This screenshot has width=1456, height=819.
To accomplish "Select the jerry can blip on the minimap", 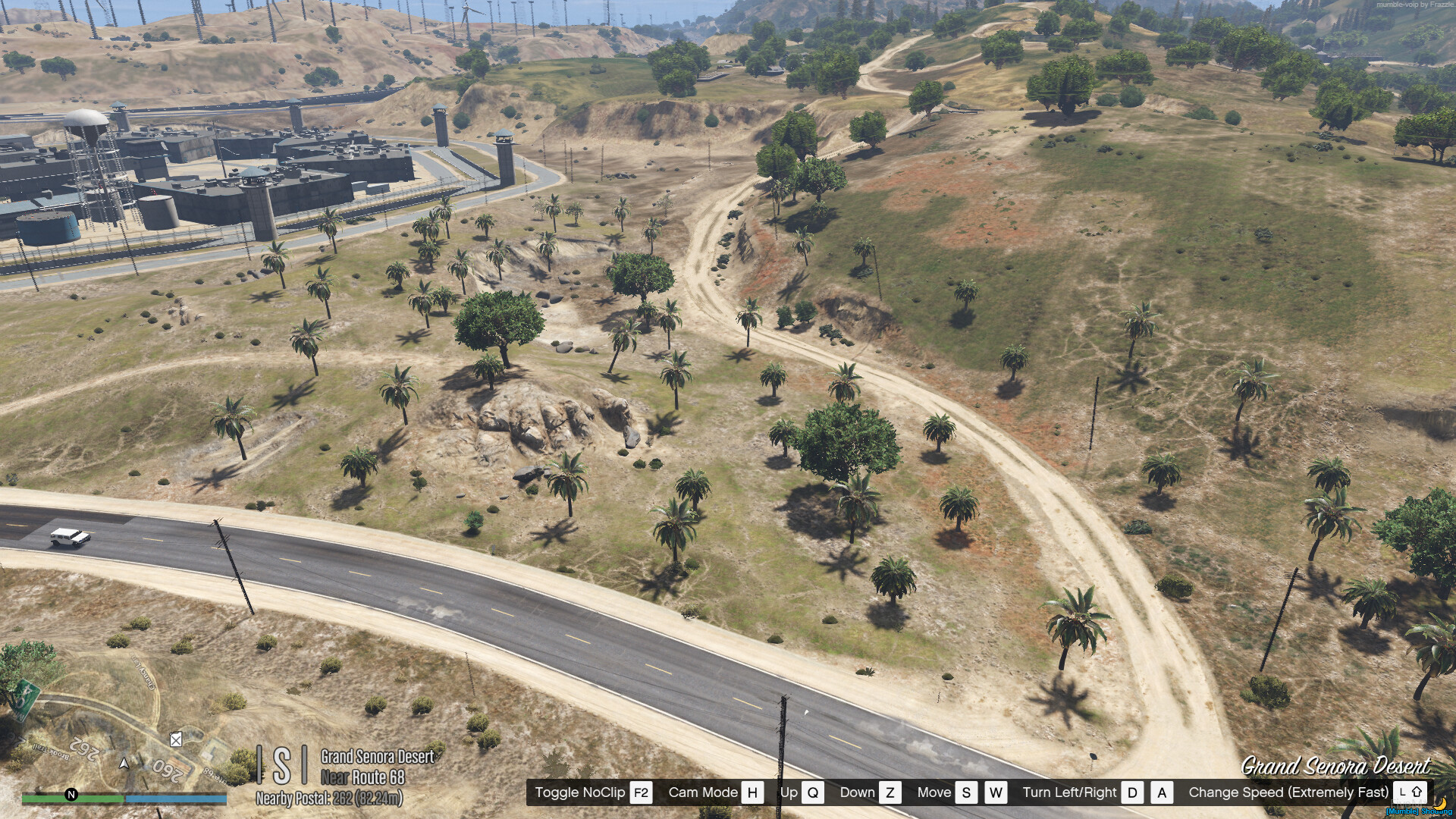I will coord(175,741).
